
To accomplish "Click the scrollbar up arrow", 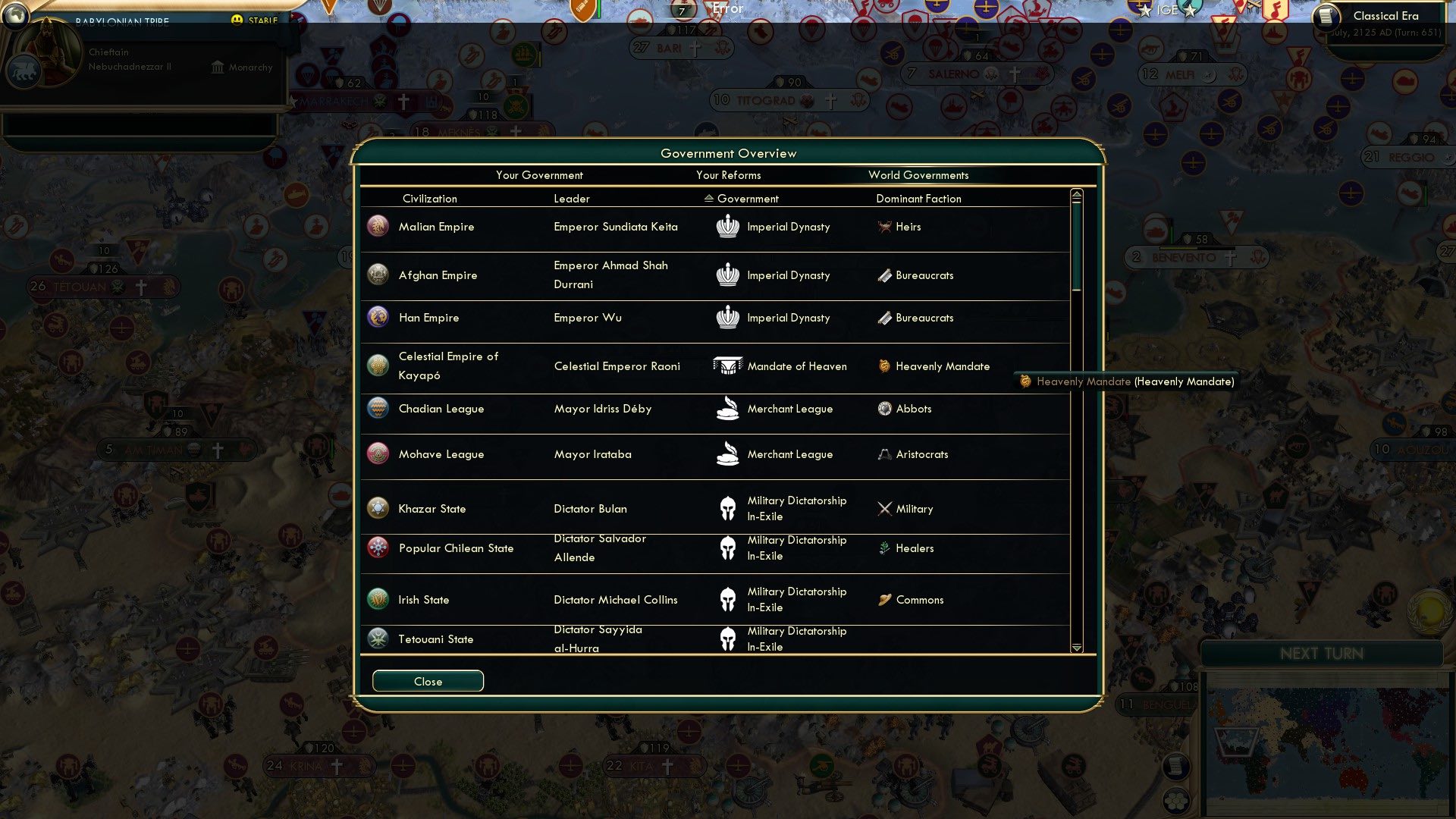I will tap(1075, 193).
